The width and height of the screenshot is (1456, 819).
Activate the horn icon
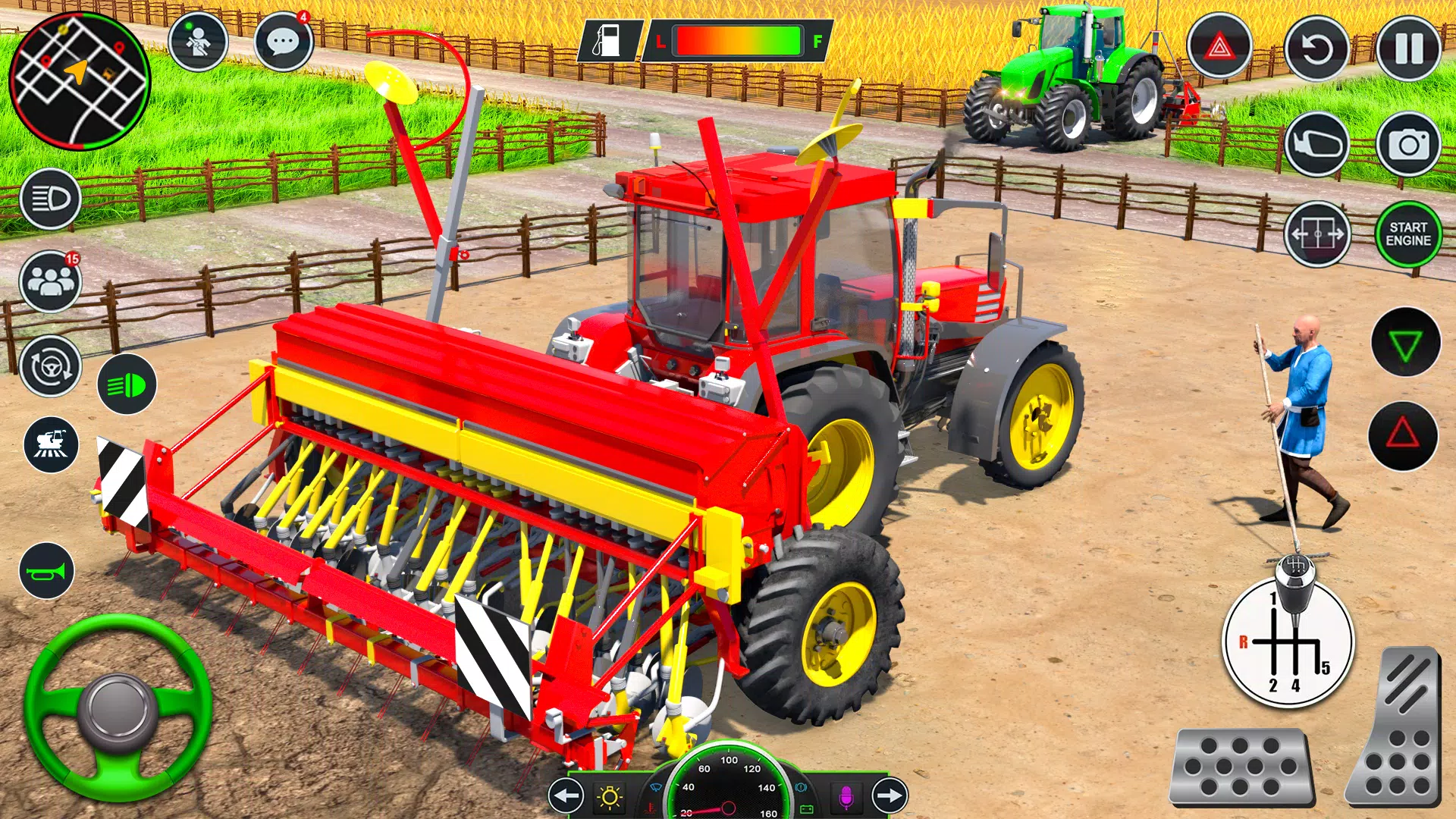coord(49,571)
